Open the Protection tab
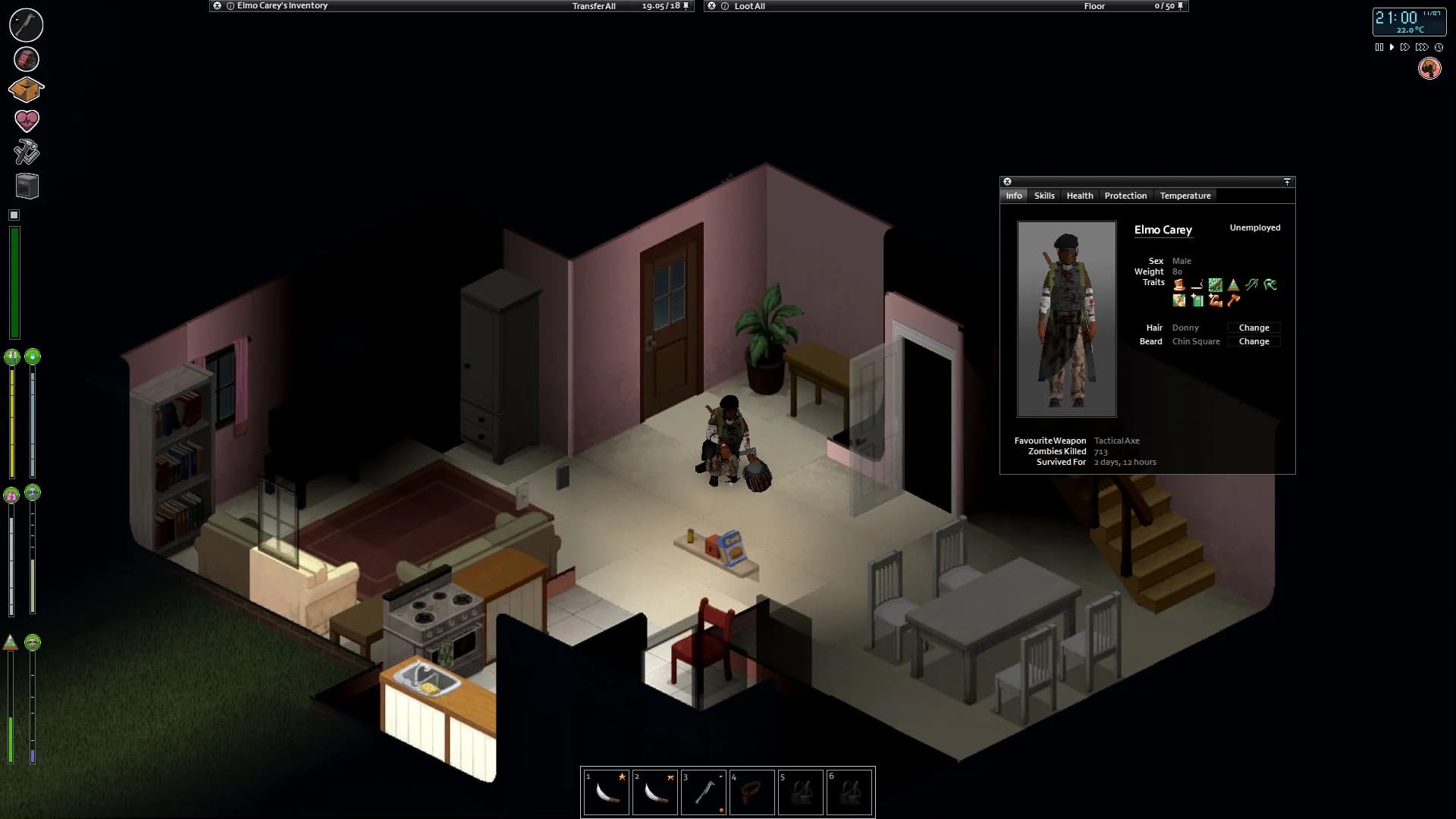The width and height of the screenshot is (1456, 819). point(1125,196)
